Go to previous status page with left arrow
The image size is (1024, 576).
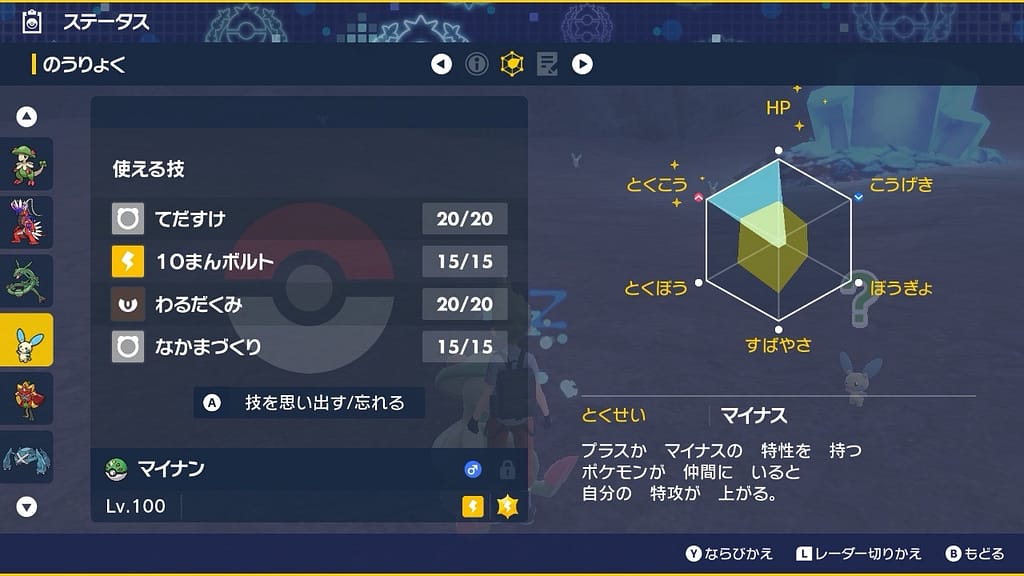(x=441, y=65)
